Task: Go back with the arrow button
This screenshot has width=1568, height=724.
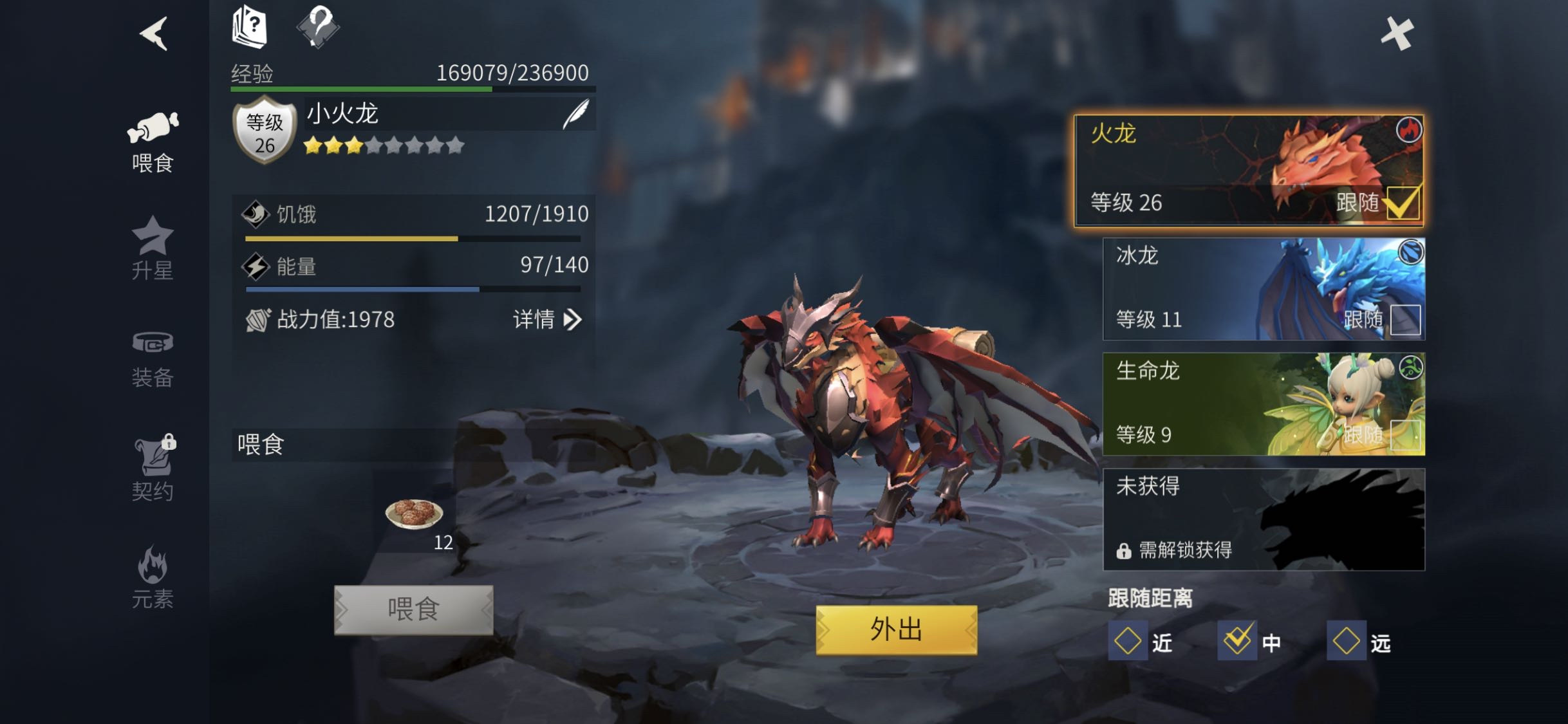Action: click(154, 33)
